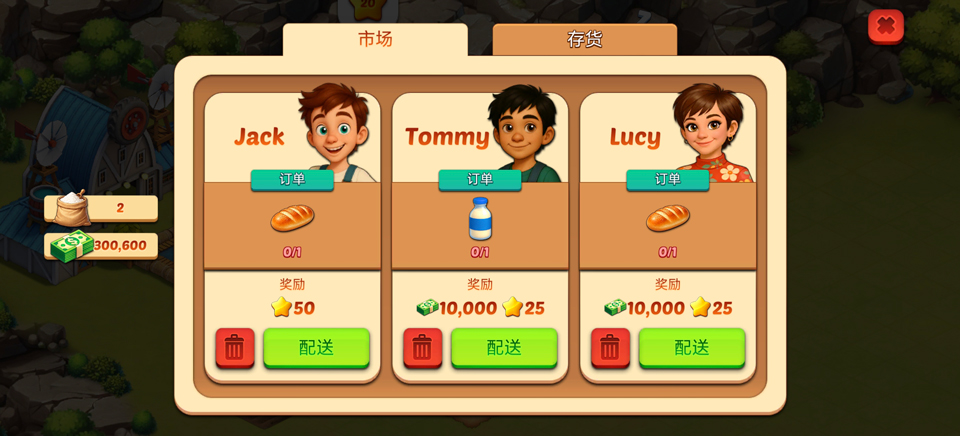Deliver Jack's bread order with 配送

click(x=316, y=348)
